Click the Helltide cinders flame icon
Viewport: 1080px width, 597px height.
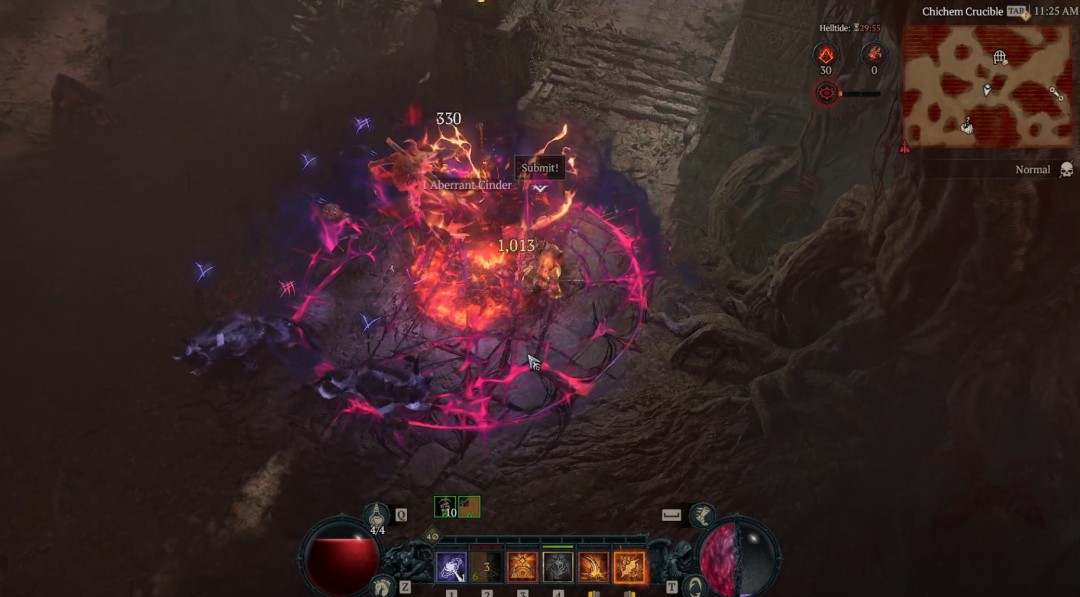[x=826, y=55]
